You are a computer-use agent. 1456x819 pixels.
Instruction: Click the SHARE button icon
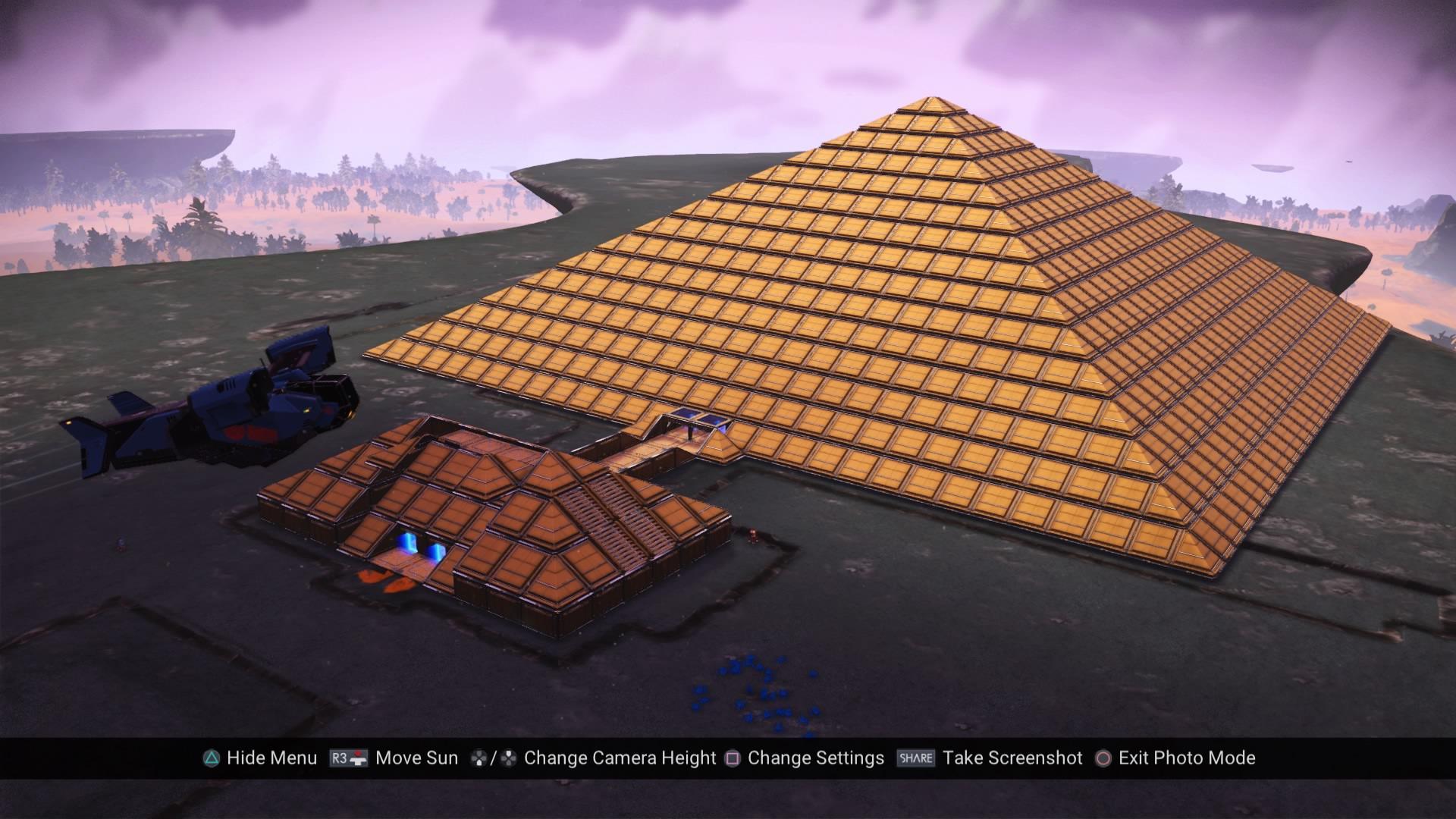click(915, 758)
